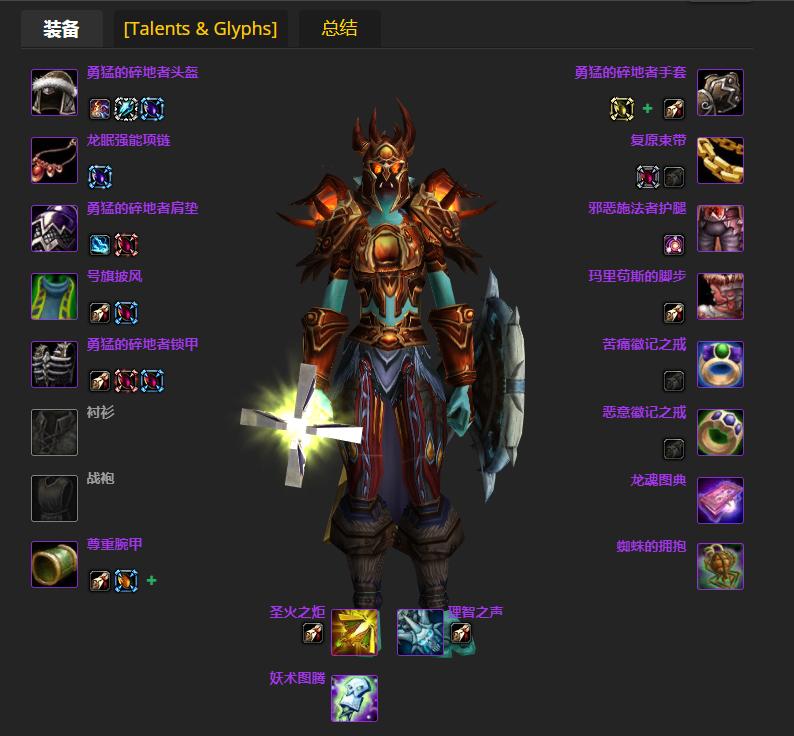Click the 妖术图腾 totem relic icon
Viewport: 794px width, 736px height.
point(354,698)
